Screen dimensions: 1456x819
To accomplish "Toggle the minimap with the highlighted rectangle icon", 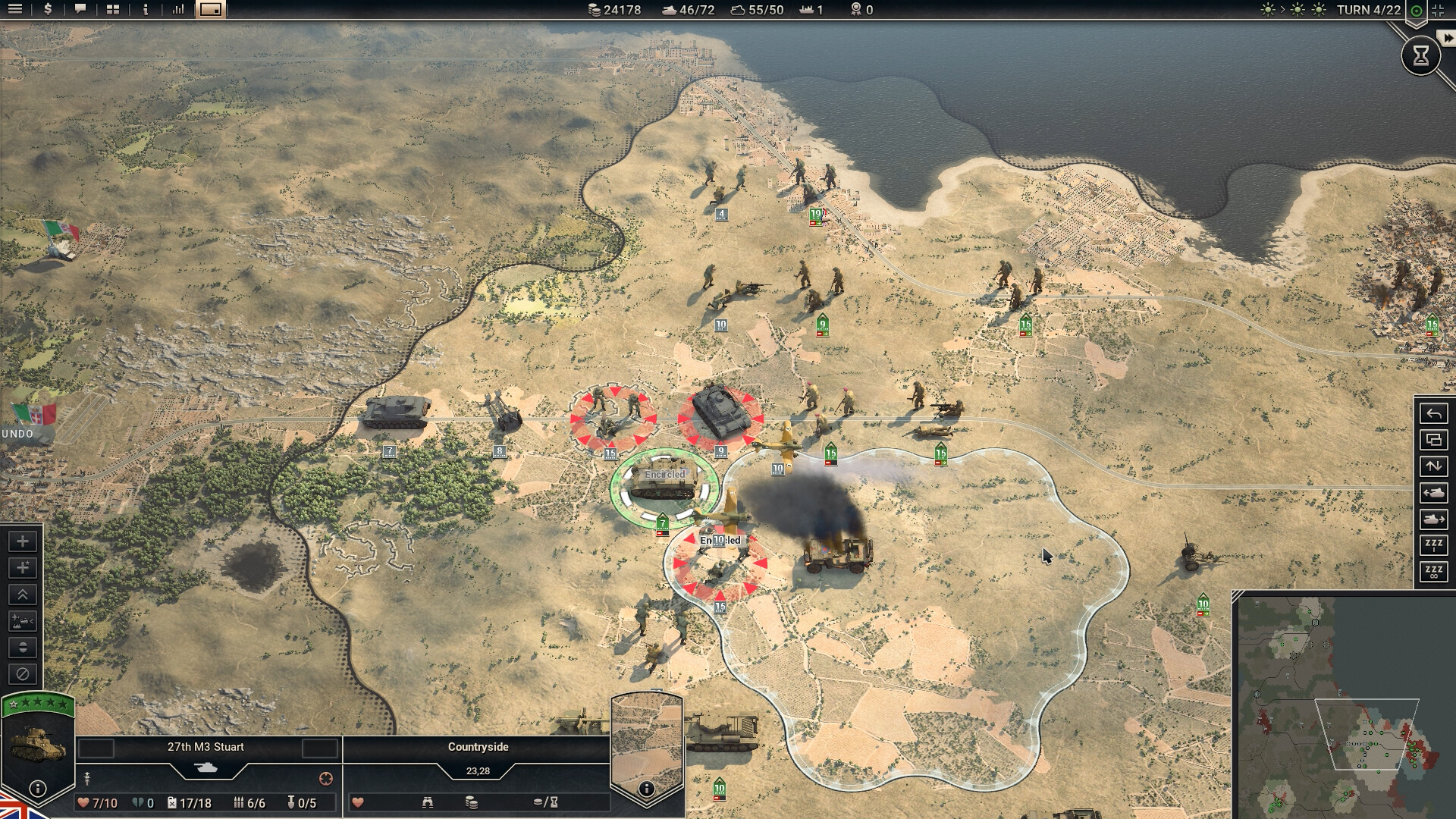I will pos(212,10).
